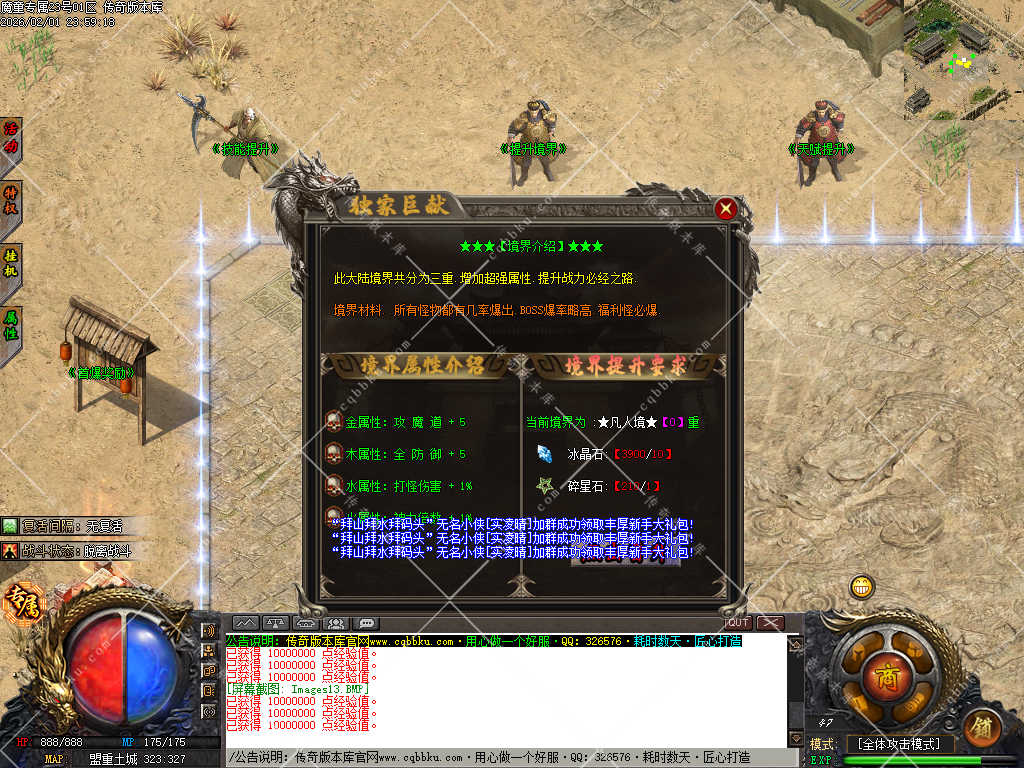1024x768 pixels.
Task: Click the mountain map icon
Action: pos(246,624)
